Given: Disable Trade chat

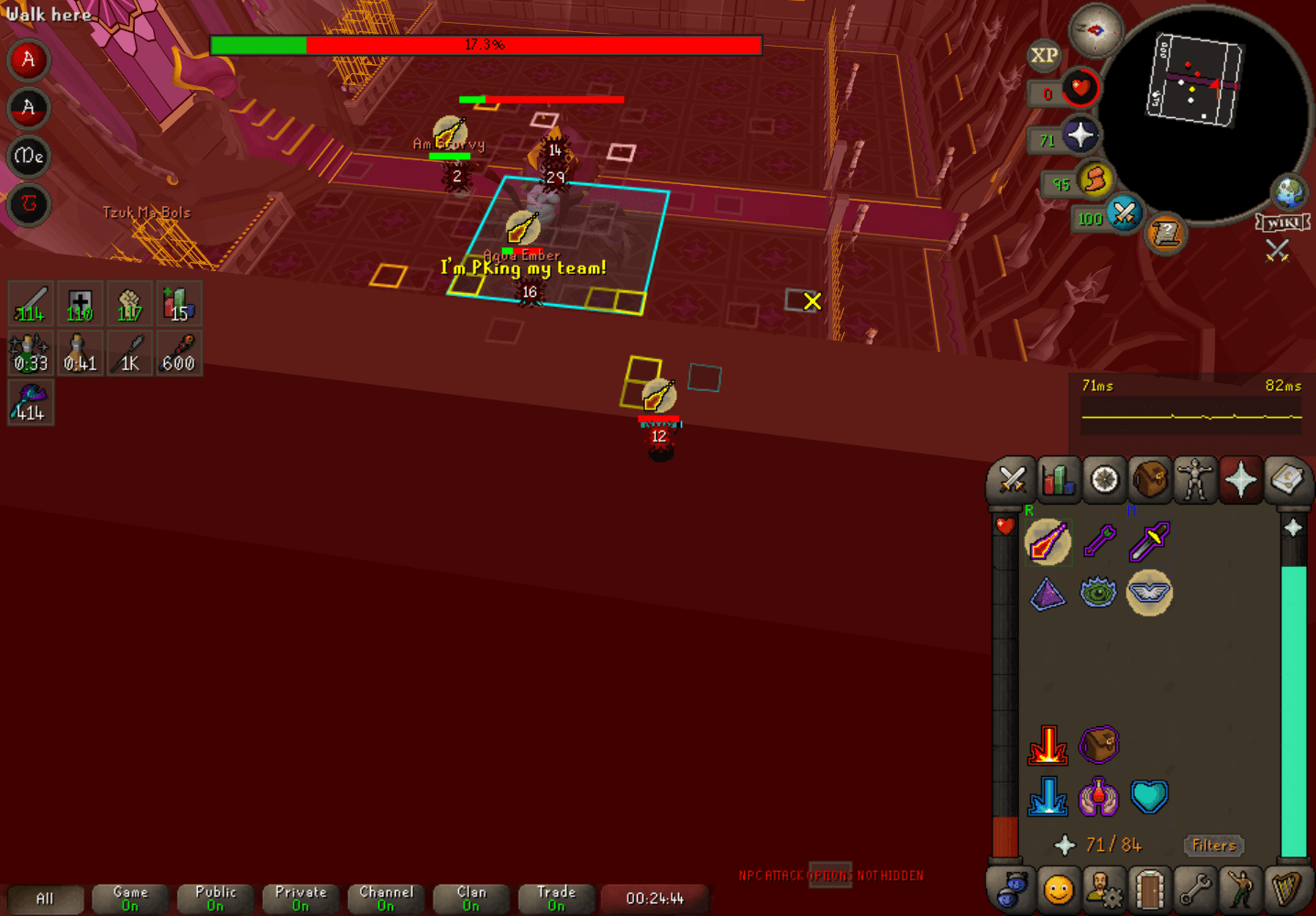Looking at the screenshot, I should pos(555,898).
